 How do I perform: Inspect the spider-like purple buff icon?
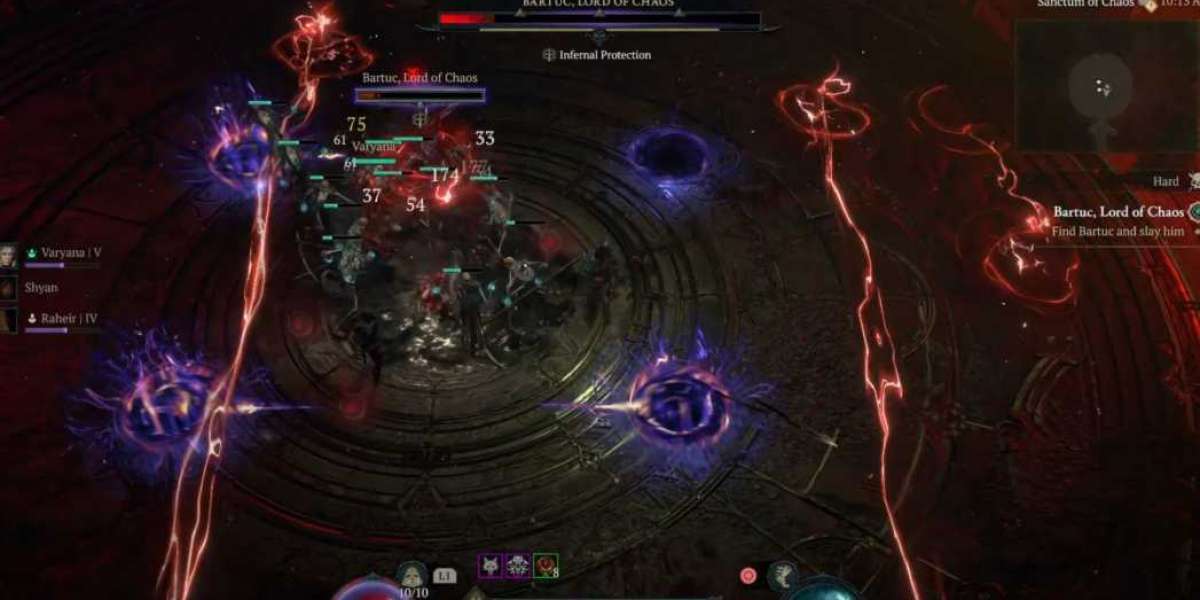click(517, 566)
